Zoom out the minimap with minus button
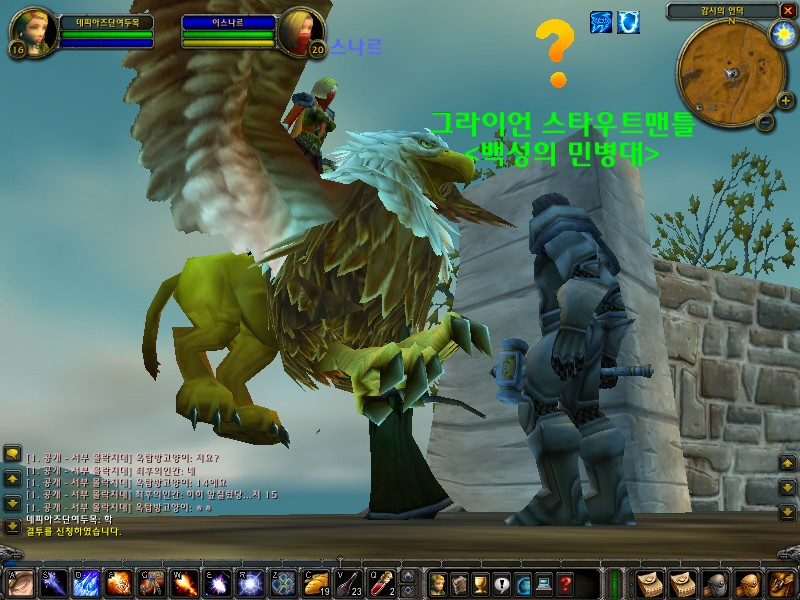The width and height of the screenshot is (800, 600). click(x=765, y=123)
